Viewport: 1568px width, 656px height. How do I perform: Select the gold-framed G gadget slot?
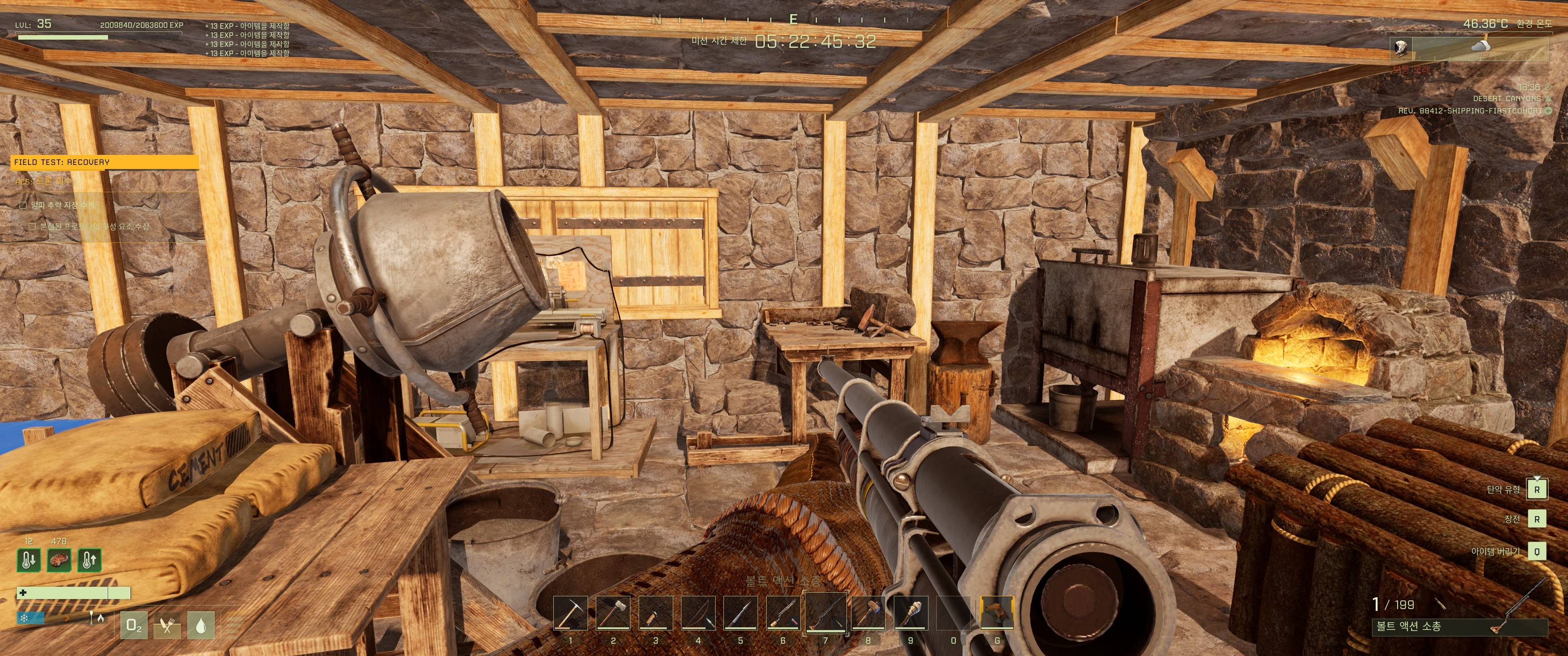pyautogui.click(x=997, y=613)
